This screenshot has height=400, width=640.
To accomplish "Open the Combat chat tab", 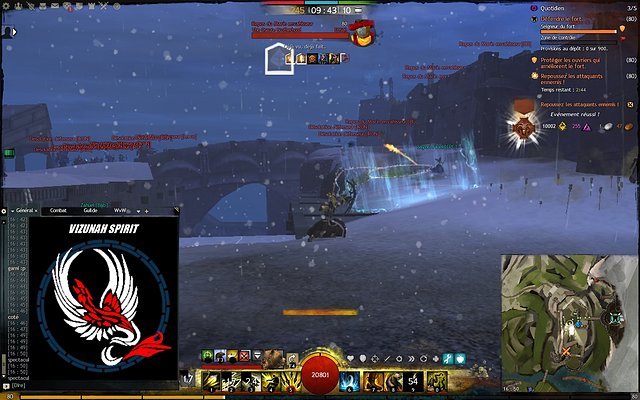I will (58, 210).
